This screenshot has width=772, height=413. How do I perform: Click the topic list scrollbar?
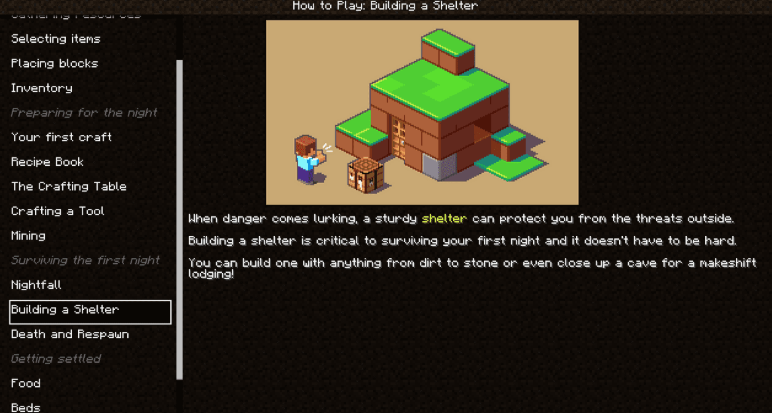(180, 218)
